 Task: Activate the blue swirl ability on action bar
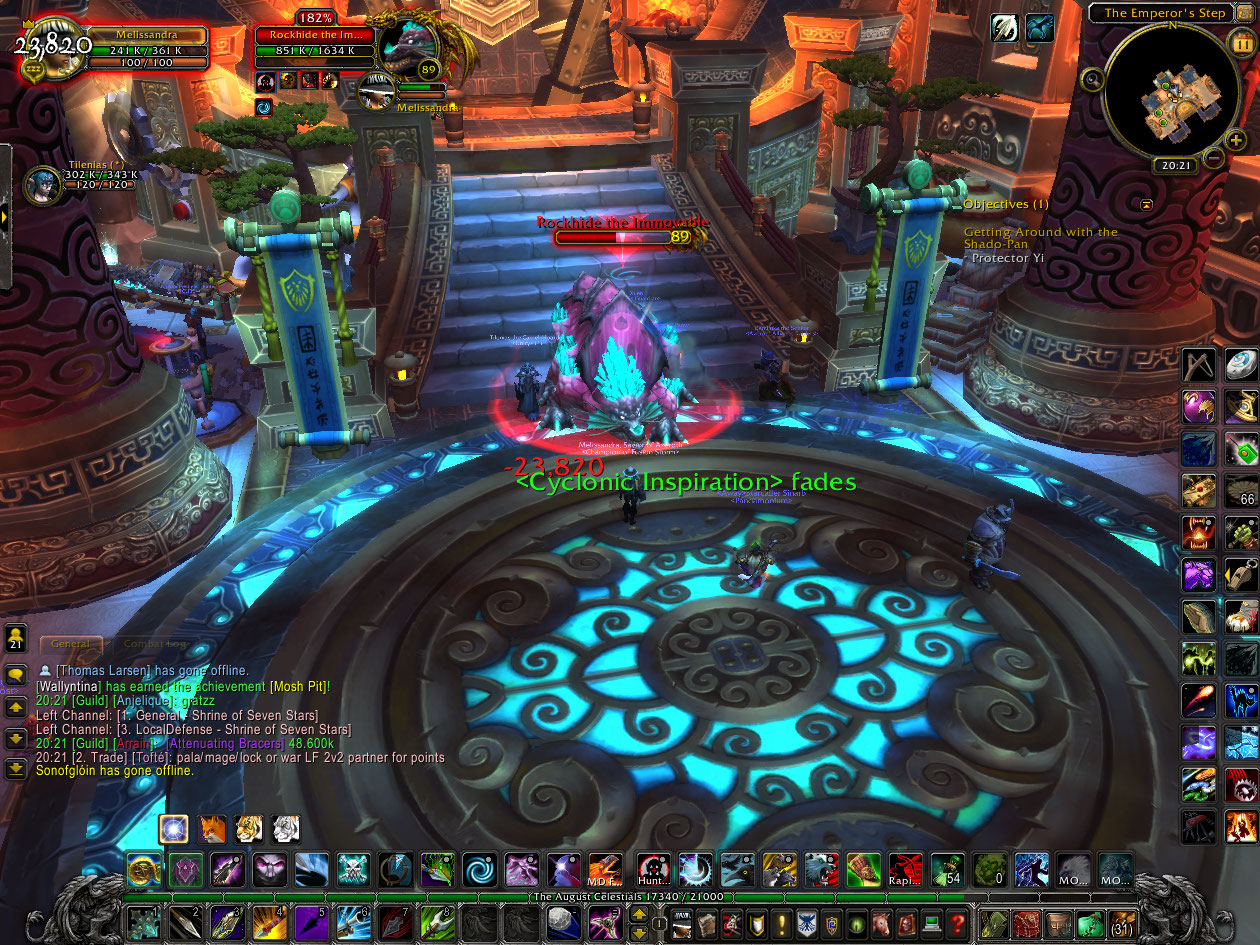pos(478,870)
